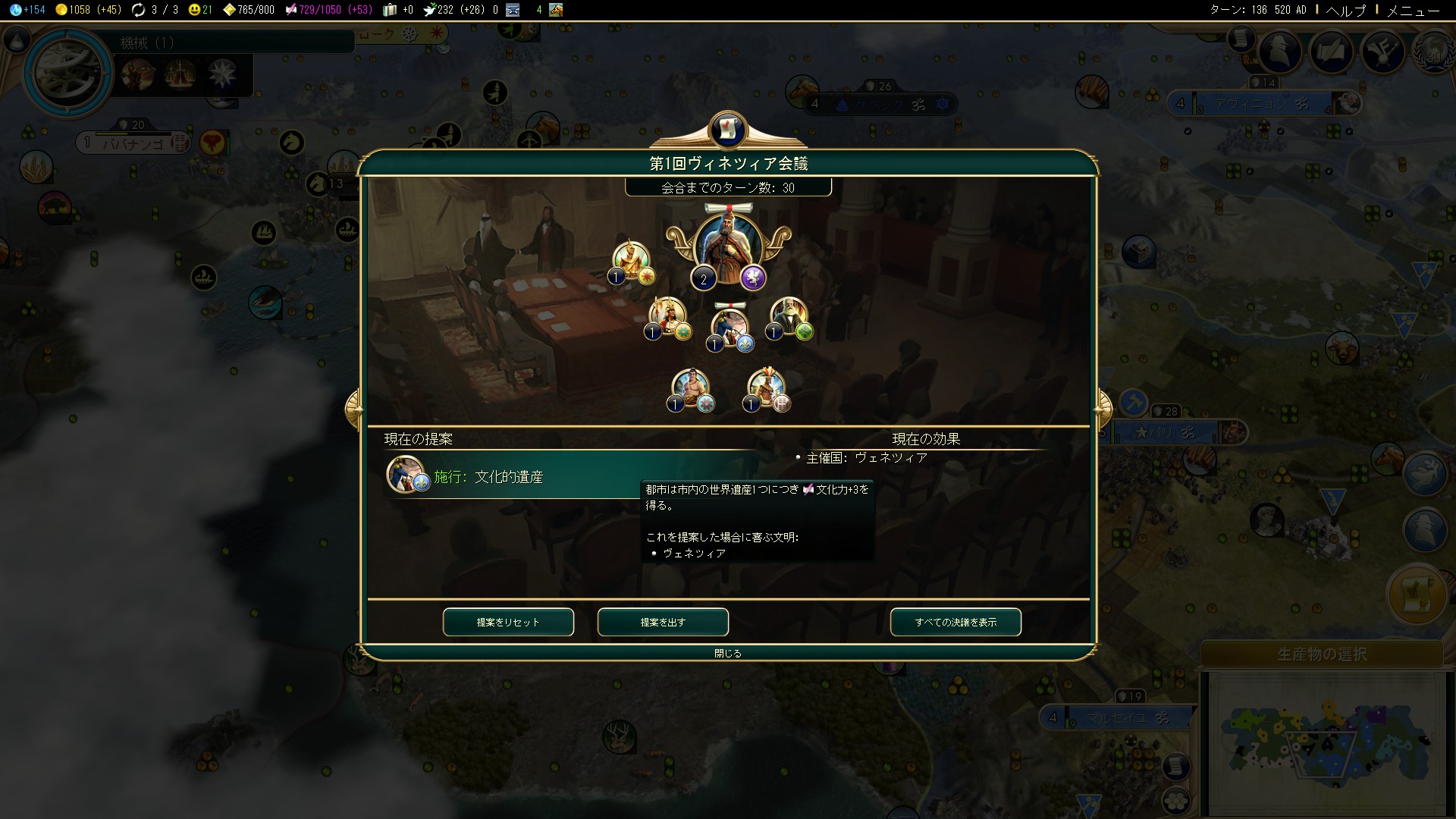Open the メニュー game menu

tap(1413, 10)
